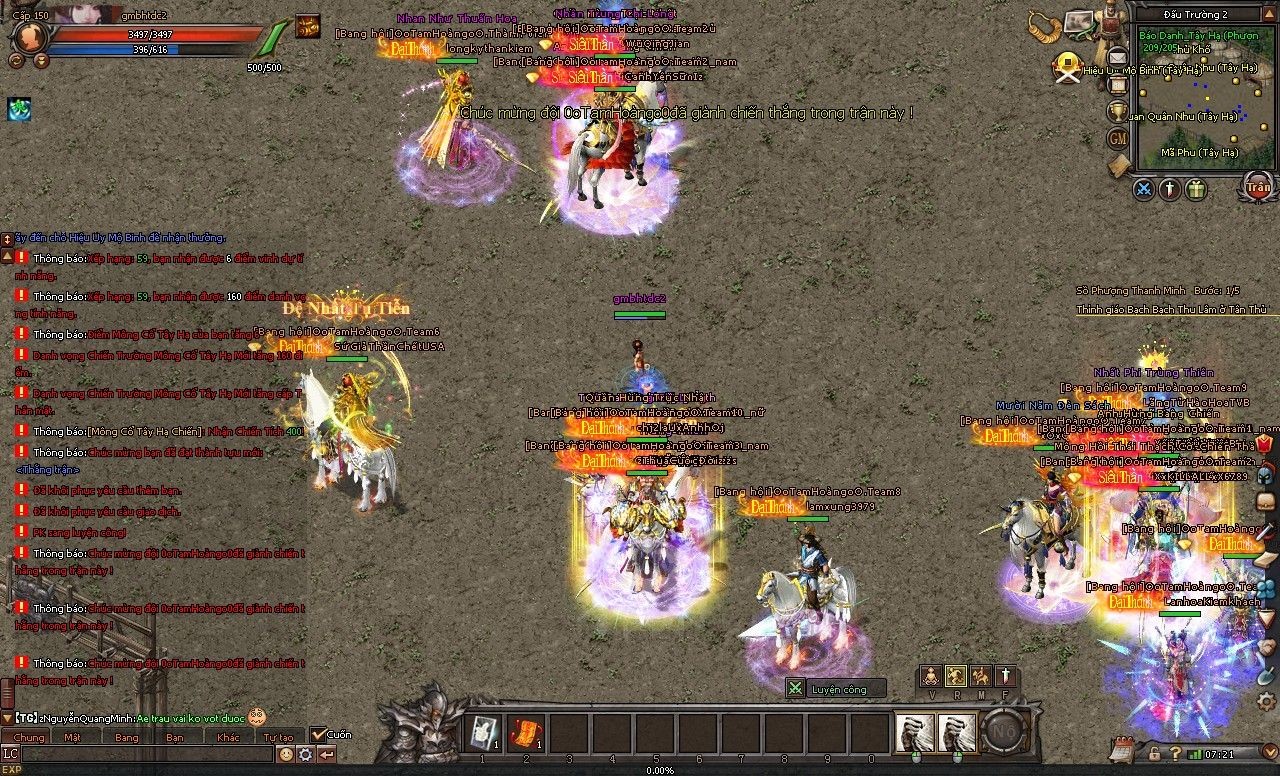1280x776 pixels.
Task: Click the GM support button
Action: (1118, 138)
